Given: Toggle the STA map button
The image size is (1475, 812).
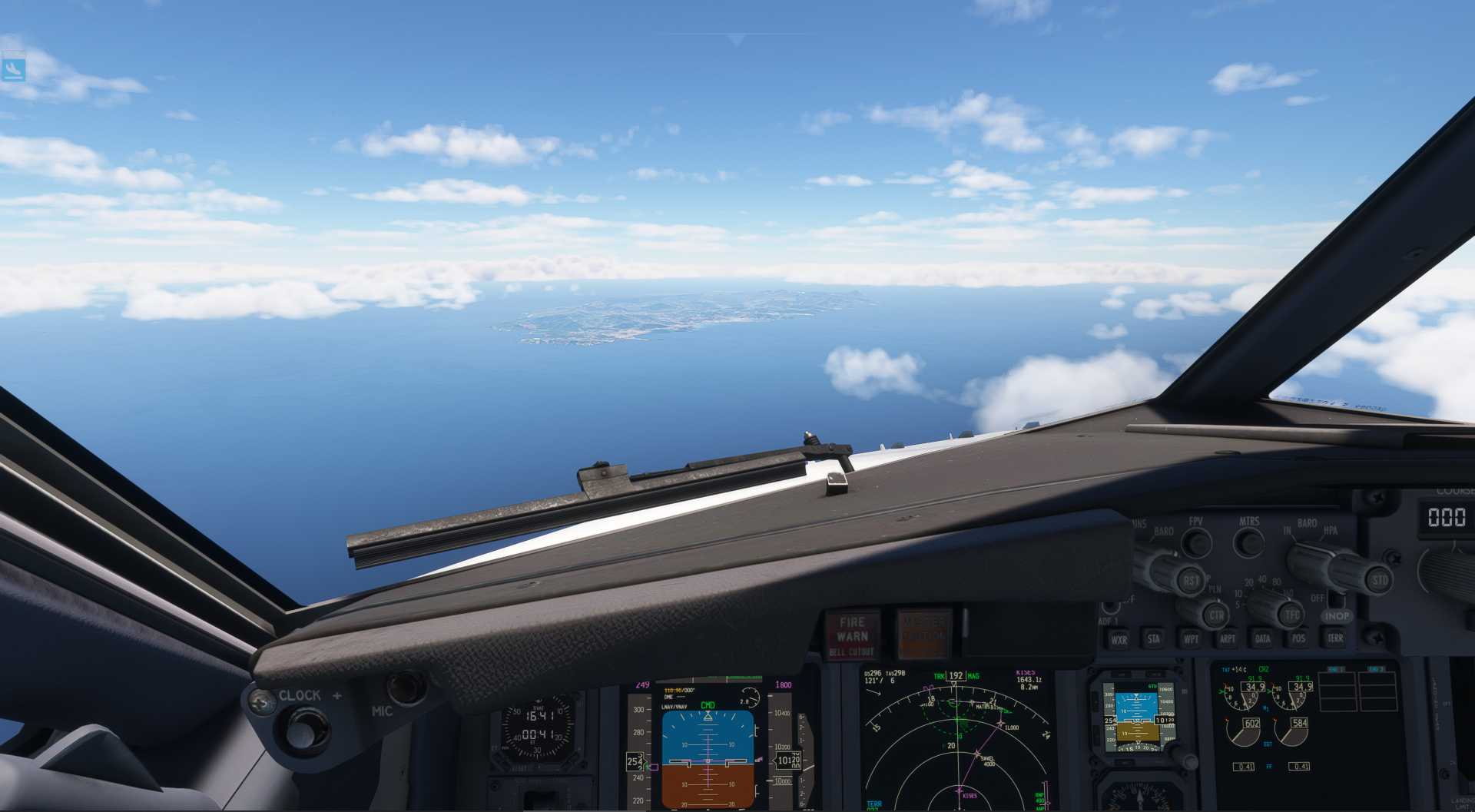Looking at the screenshot, I should click(x=1154, y=638).
